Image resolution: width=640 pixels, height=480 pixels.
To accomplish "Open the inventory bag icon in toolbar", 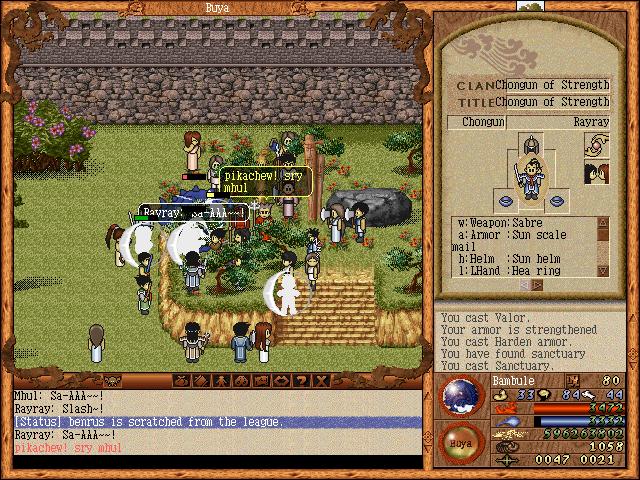I will tap(182, 381).
